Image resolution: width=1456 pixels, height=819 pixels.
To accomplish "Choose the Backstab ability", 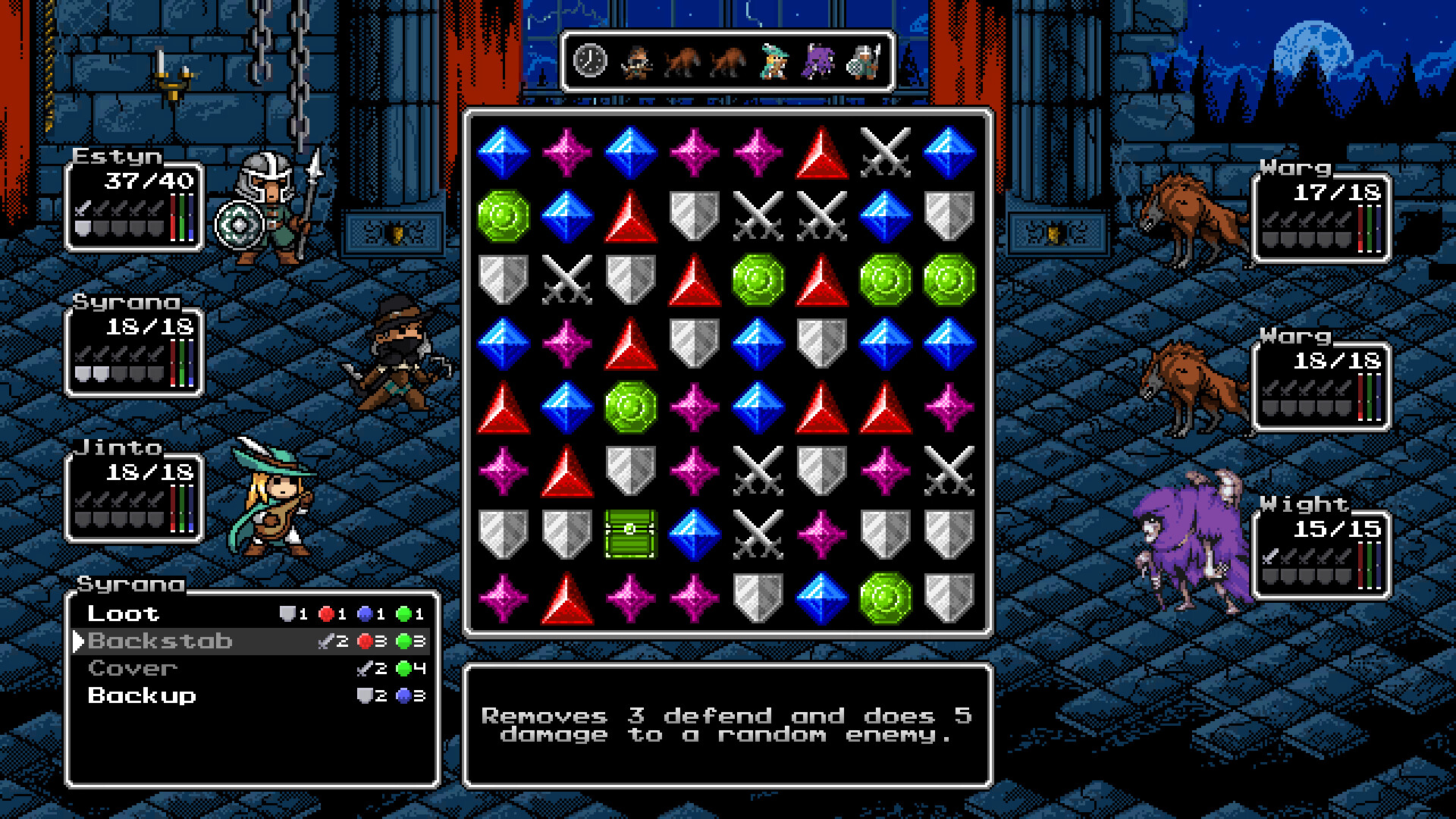I will point(161,641).
